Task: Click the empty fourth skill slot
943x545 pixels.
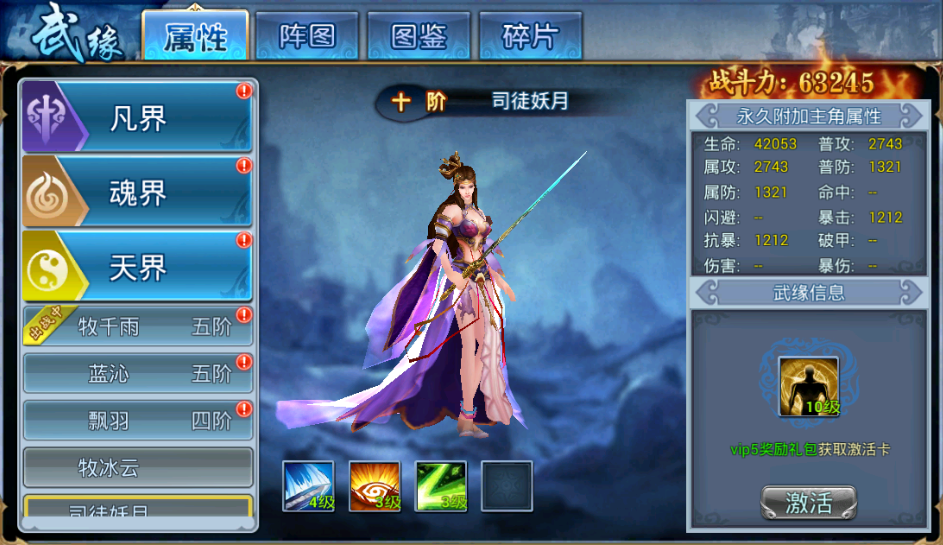Action: tap(507, 487)
